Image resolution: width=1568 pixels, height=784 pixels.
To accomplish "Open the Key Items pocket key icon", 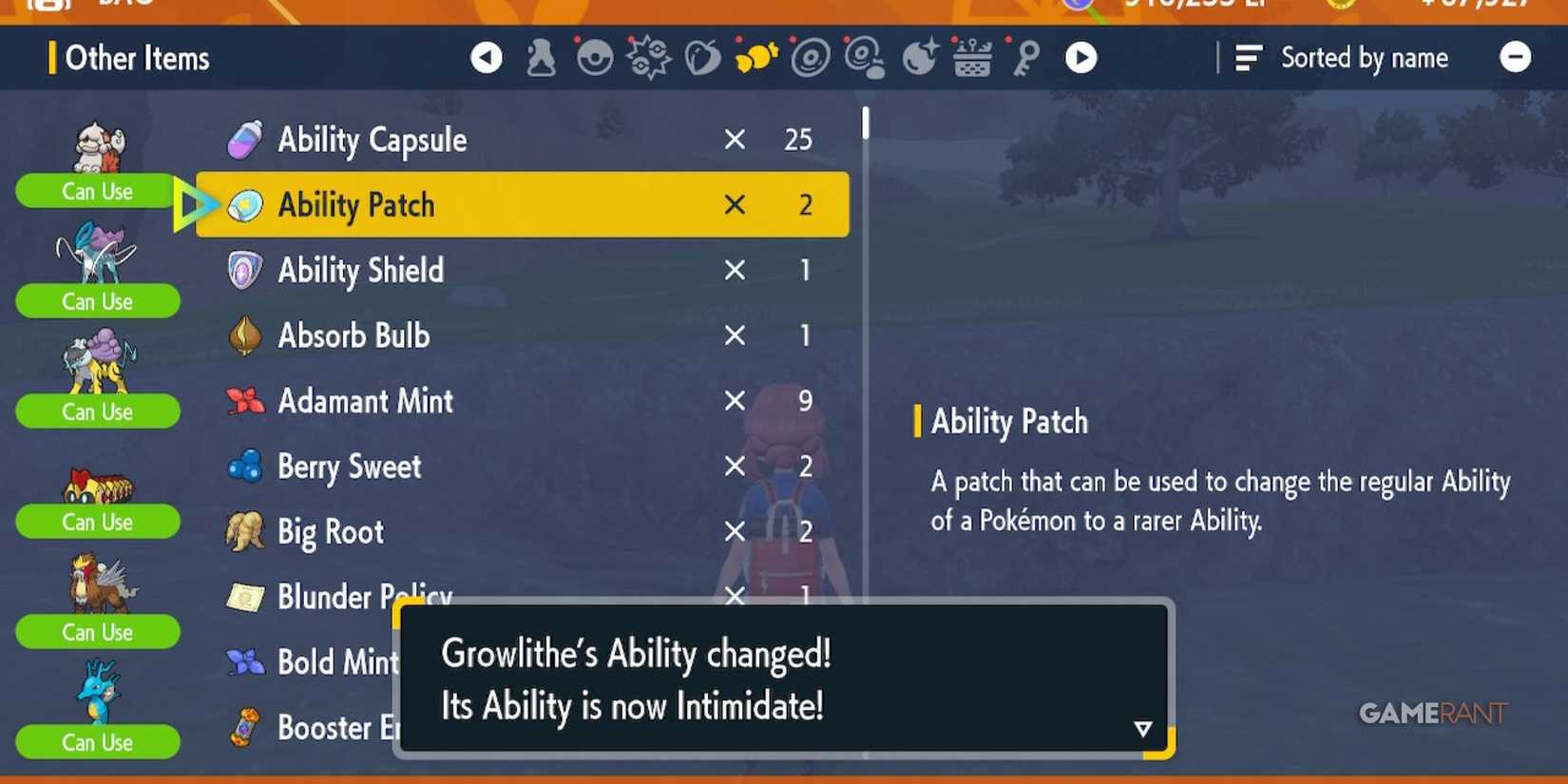I will [x=1023, y=57].
